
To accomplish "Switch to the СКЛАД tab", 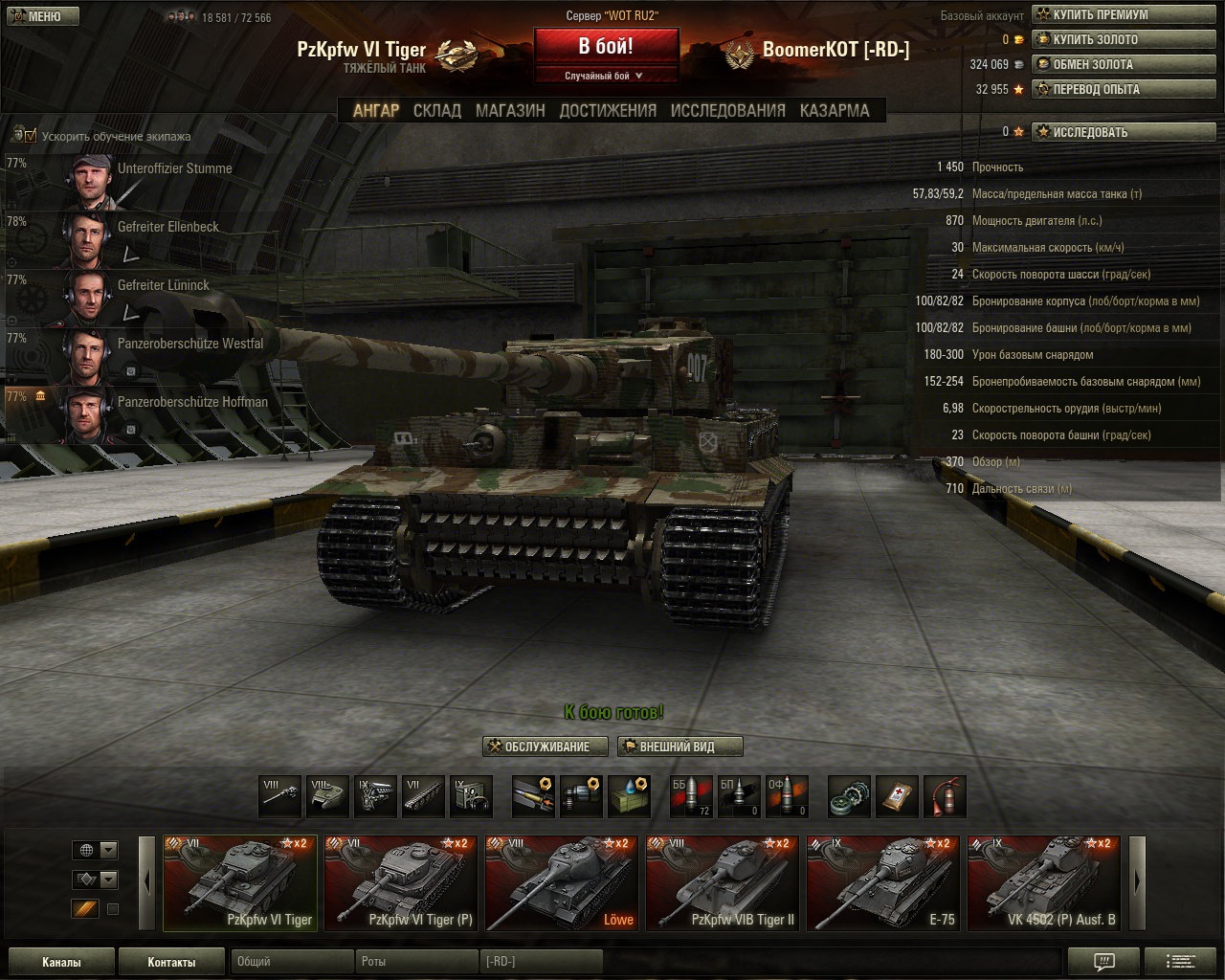I will pos(436,110).
